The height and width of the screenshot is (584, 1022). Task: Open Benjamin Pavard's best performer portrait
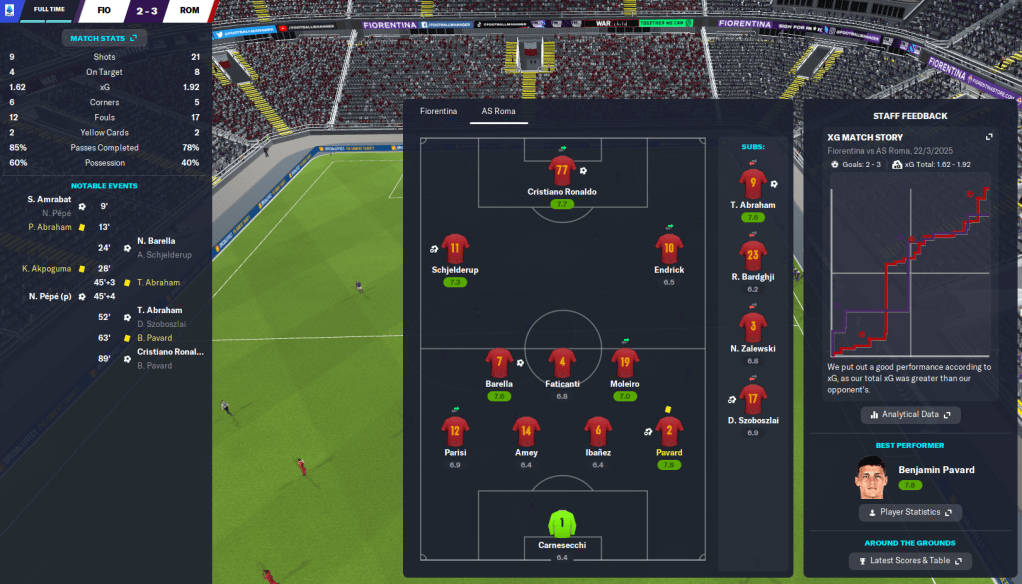872,478
